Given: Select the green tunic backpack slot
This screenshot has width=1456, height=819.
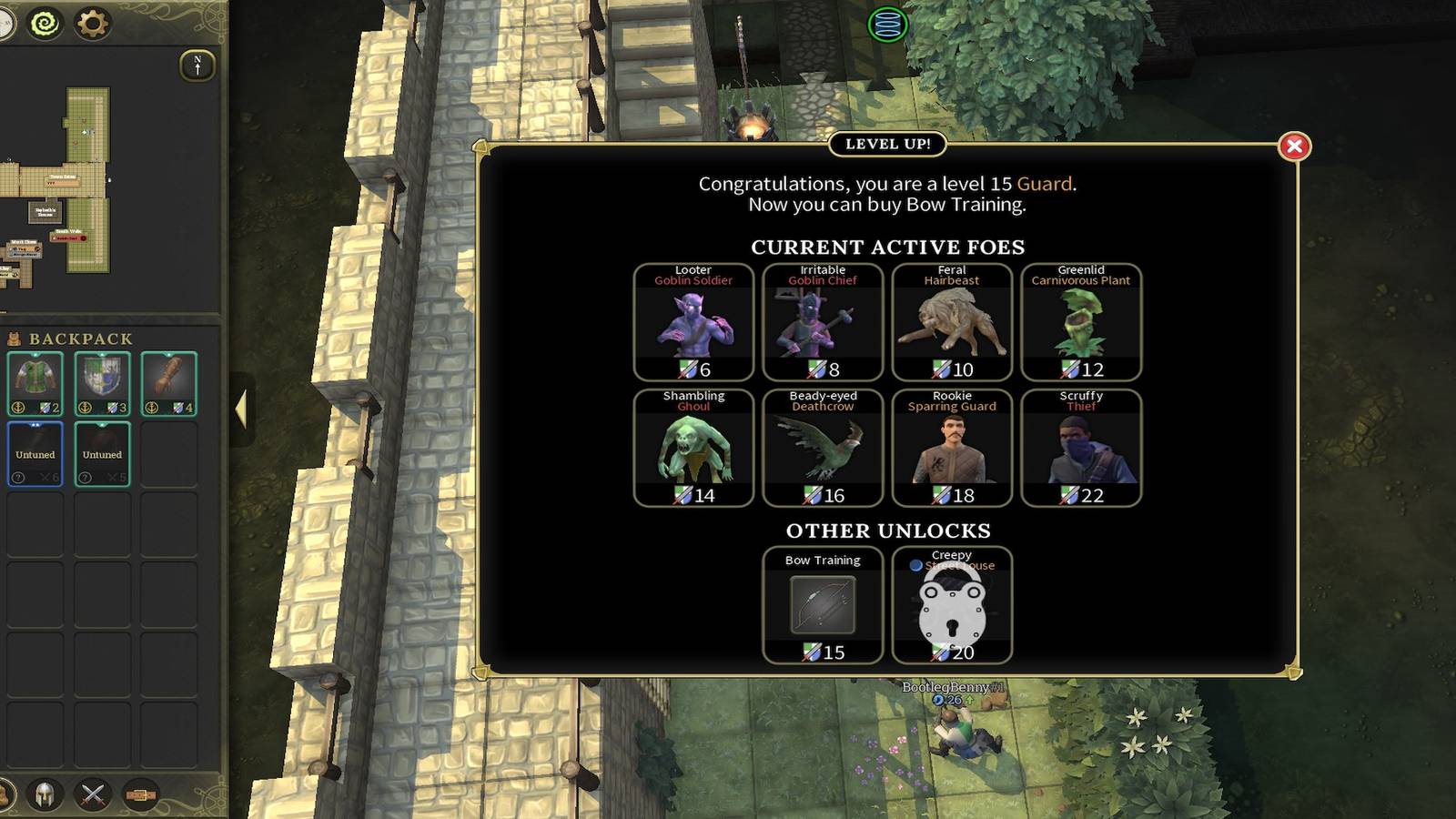Looking at the screenshot, I should point(35,383).
